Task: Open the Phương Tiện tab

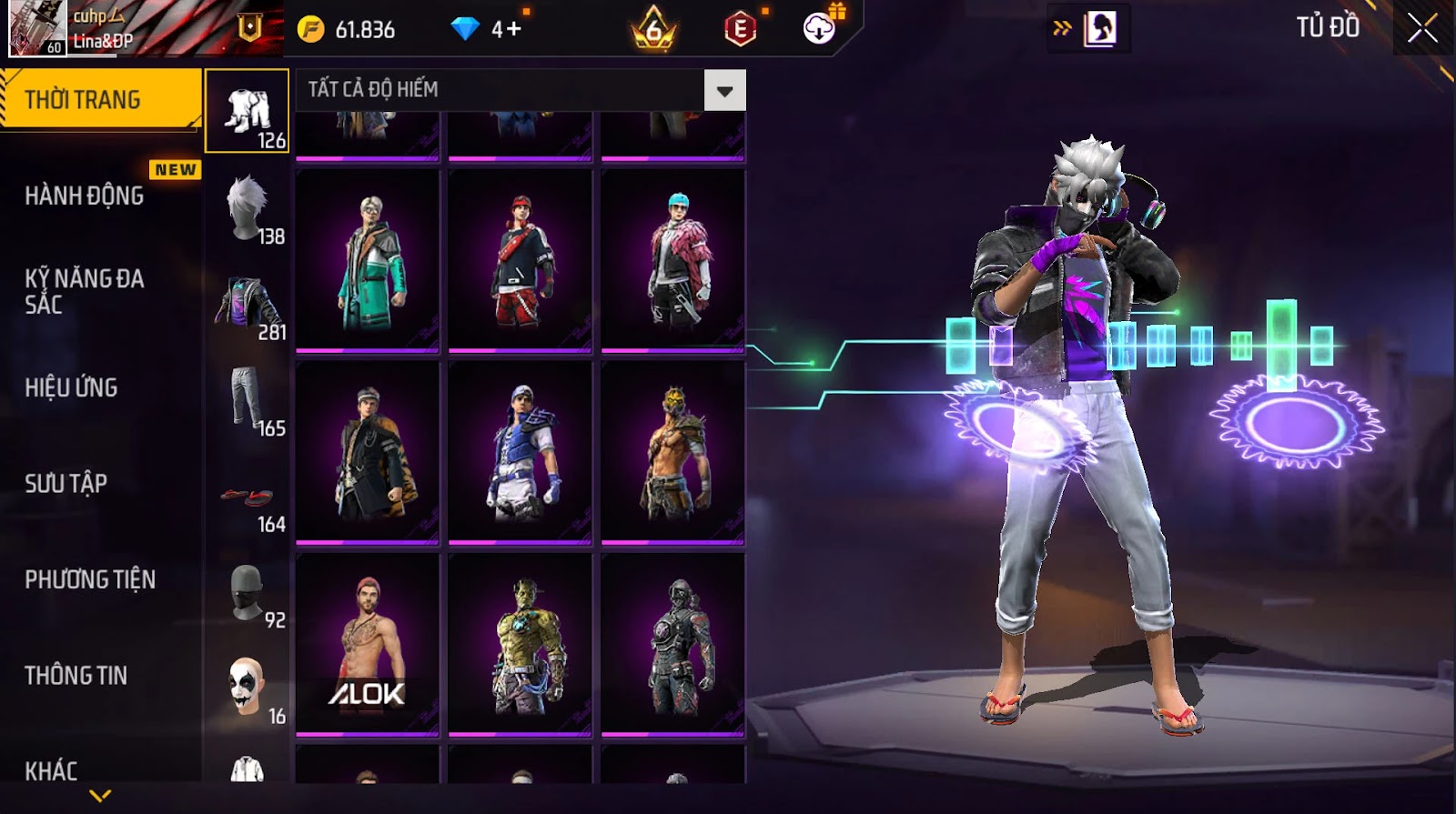Action: coord(90,579)
